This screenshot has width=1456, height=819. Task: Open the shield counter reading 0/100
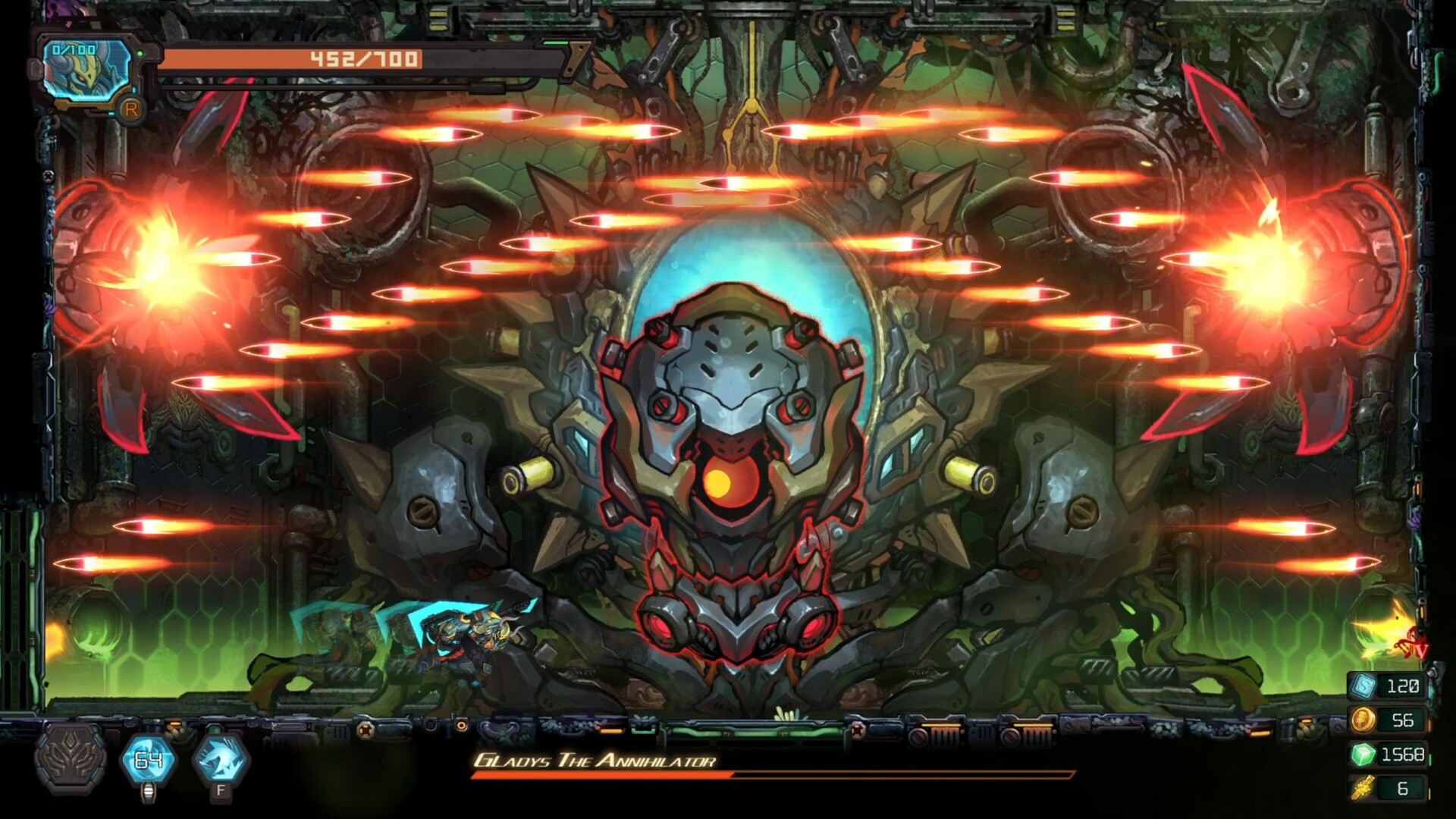click(x=74, y=49)
